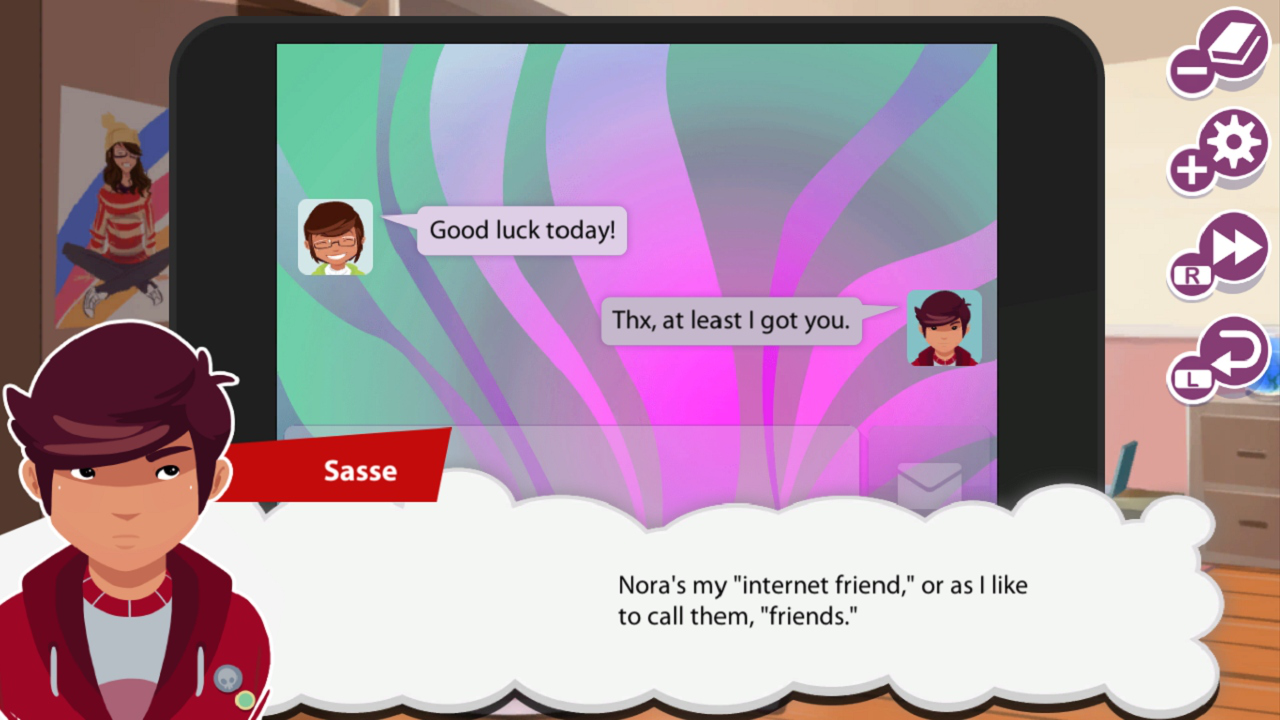This screenshot has height=720, width=1280.
Task: Click the 'Thx, at least I got you.' bubble
Action: click(731, 320)
